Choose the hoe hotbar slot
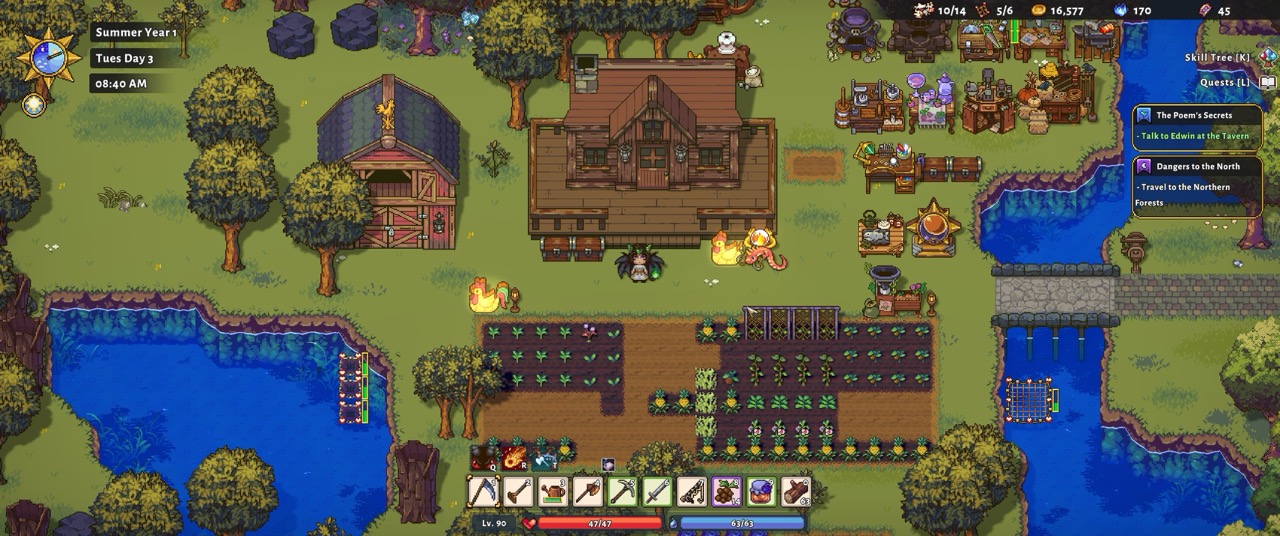The width and height of the screenshot is (1280, 536). (x=518, y=492)
